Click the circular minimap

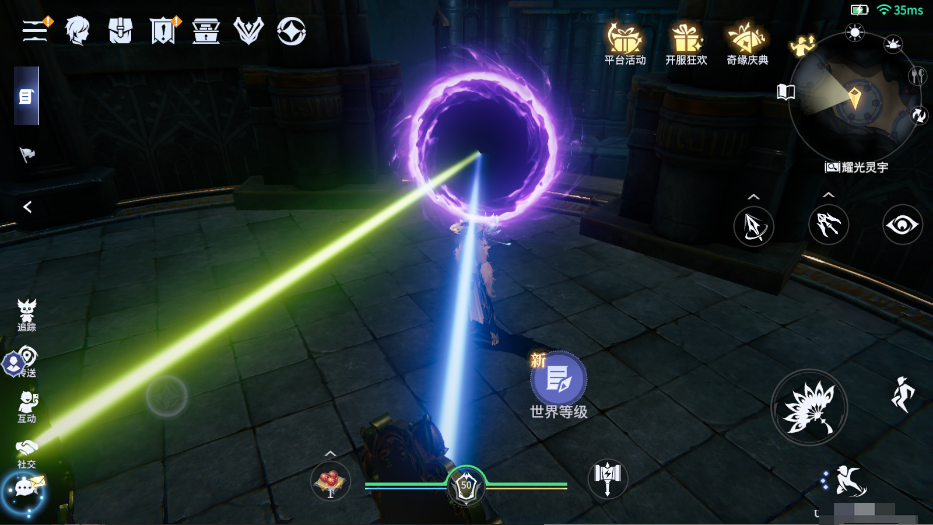(x=853, y=97)
